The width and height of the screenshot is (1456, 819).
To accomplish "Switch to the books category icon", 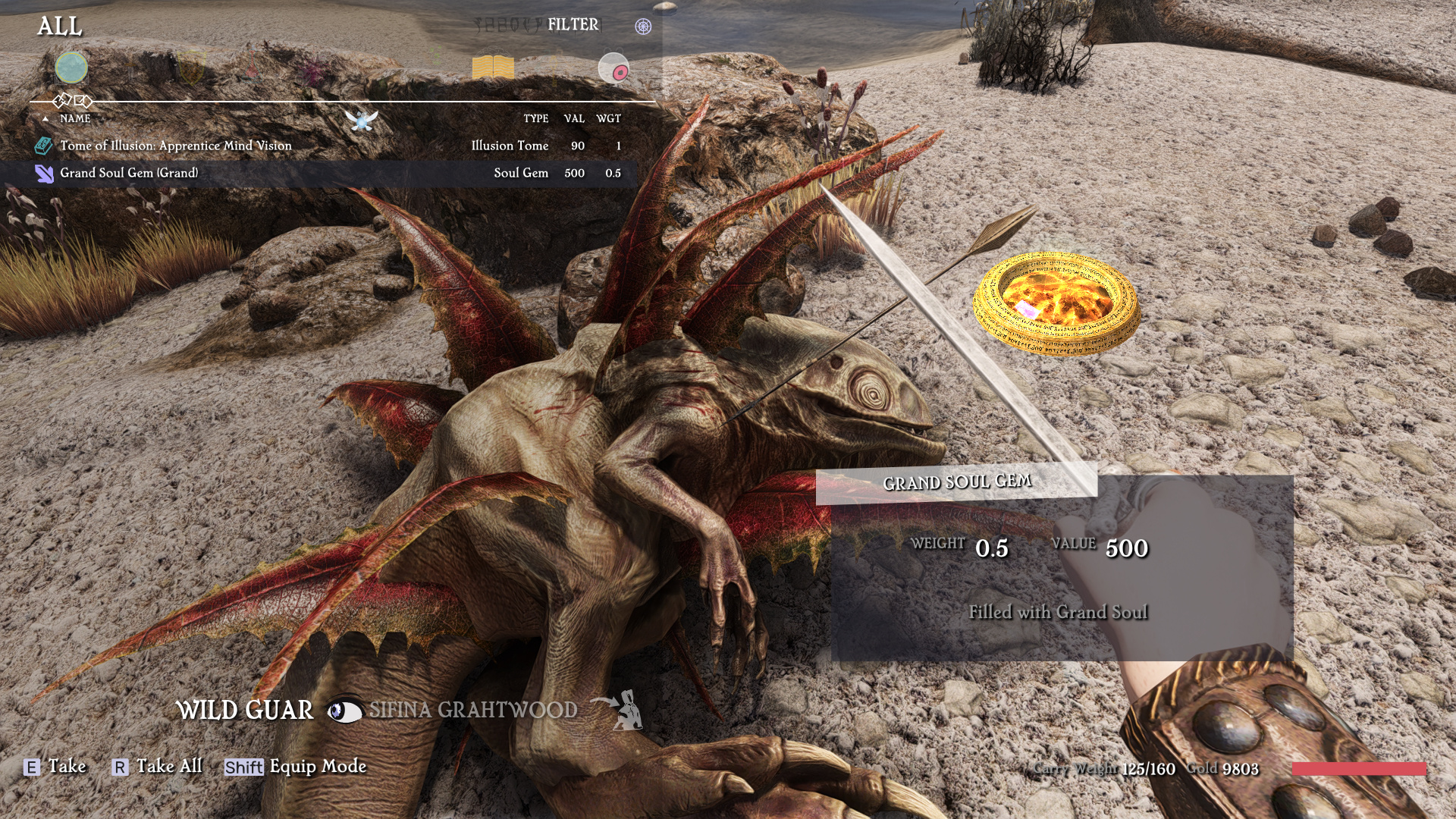I will 493,68.
